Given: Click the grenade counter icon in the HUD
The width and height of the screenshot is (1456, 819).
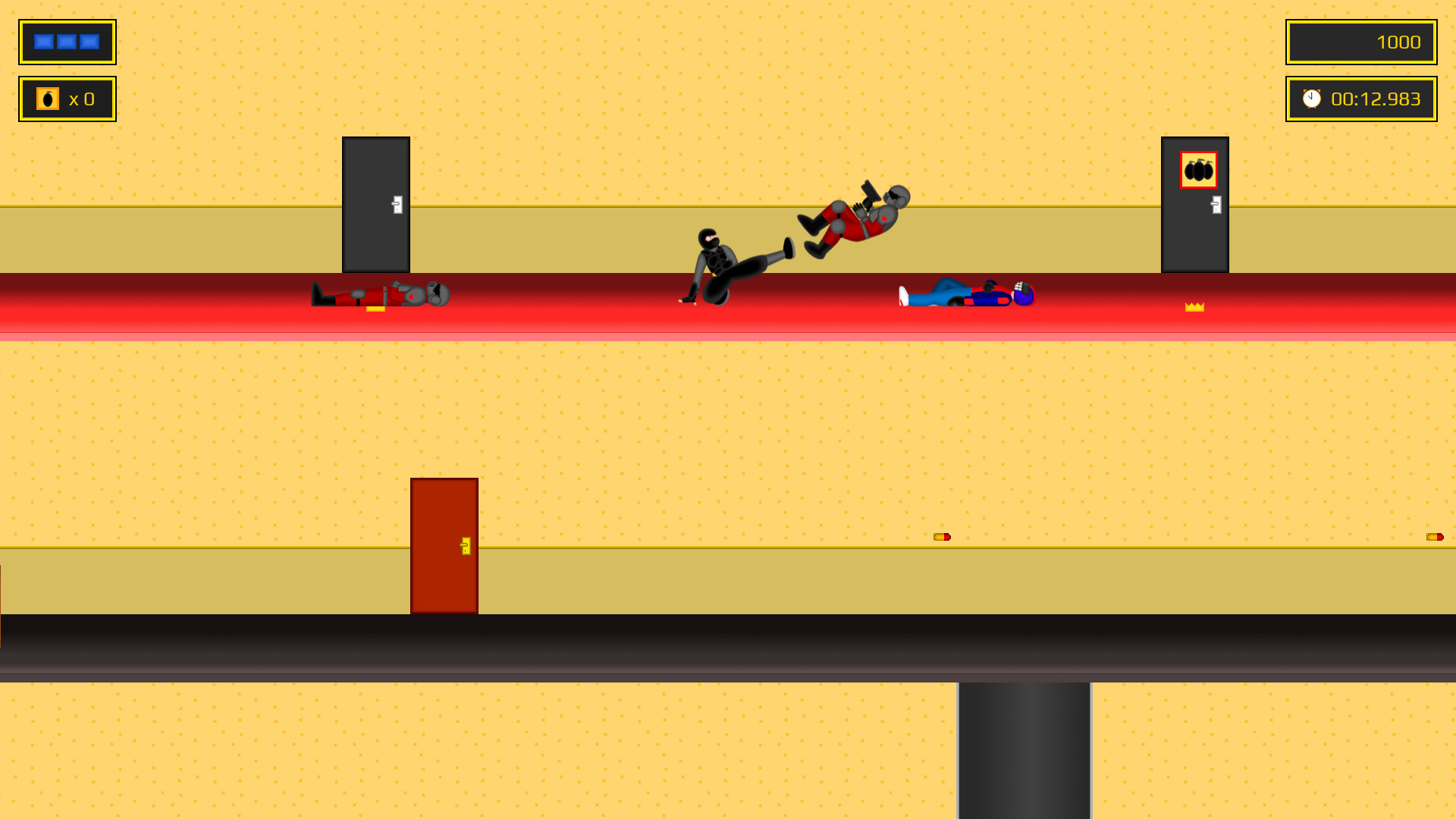Looking at the screenshot, I should click(47, 98).
